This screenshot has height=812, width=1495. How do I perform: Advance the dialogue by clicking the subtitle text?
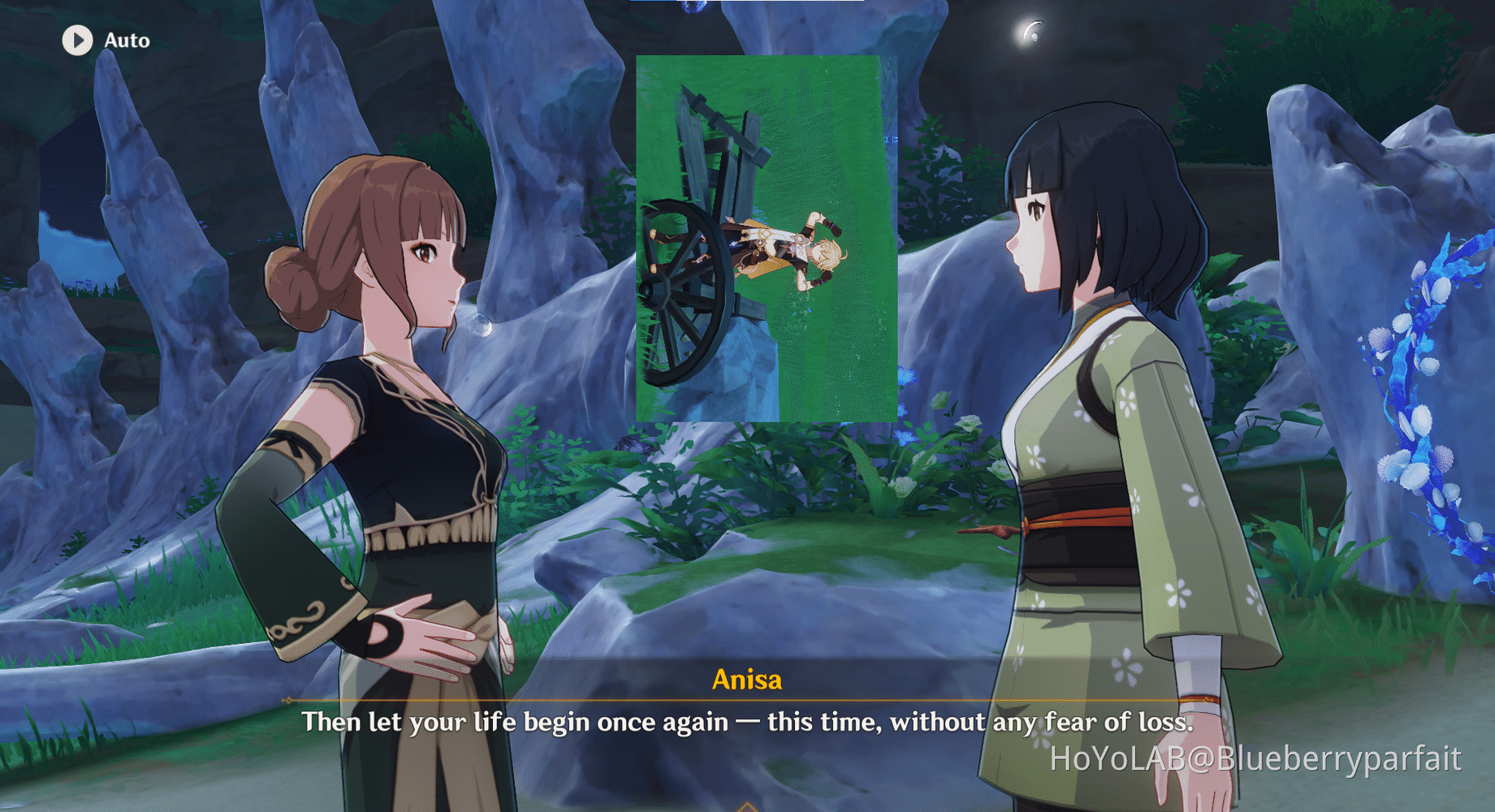[x=745, y=722]
